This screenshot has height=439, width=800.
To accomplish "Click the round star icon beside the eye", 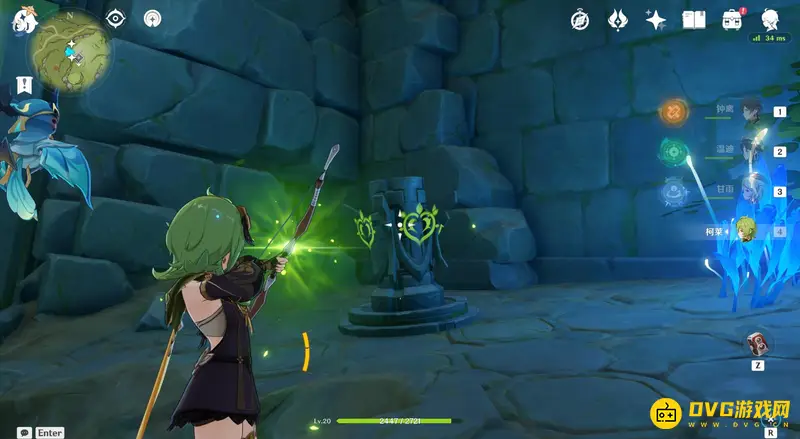I will tap(152, 18).
